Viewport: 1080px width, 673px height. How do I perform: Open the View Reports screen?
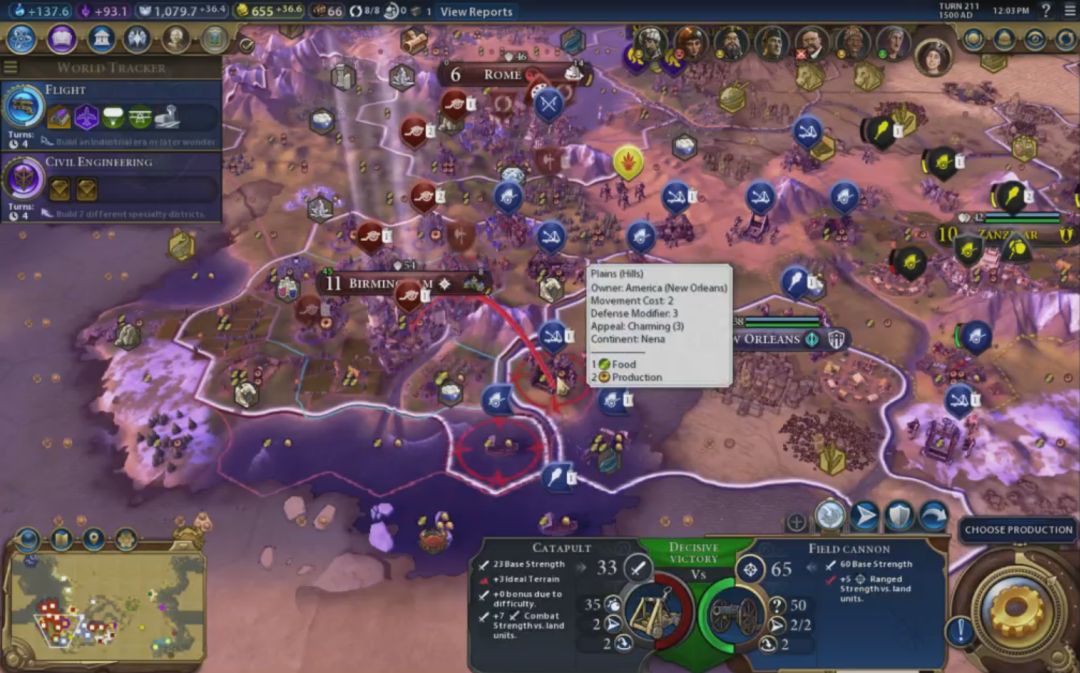(x=476, y=12)
